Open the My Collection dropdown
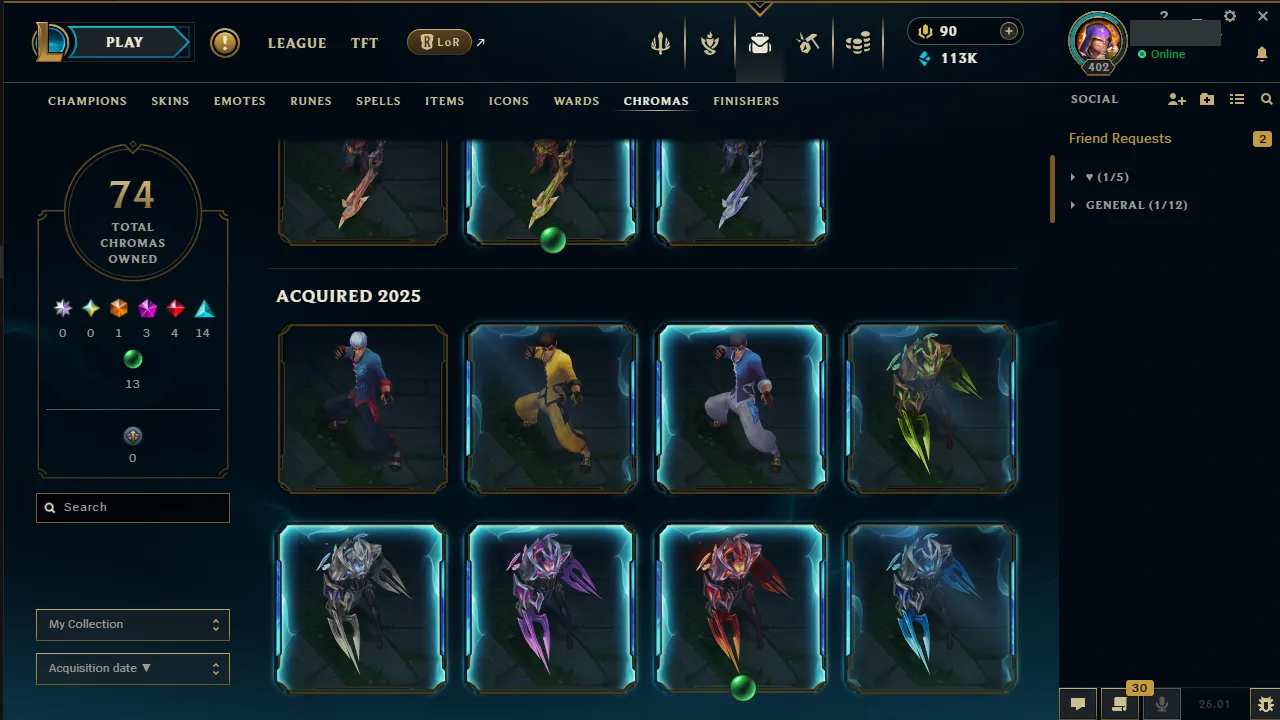The image size is (1280, 720). [x=132, y=624]
